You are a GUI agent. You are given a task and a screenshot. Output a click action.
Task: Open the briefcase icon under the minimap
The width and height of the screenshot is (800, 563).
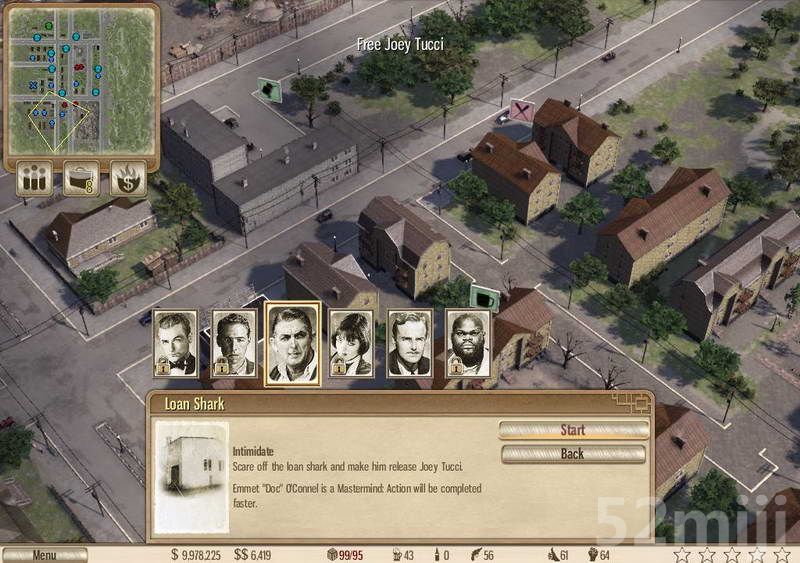(81, 179)
